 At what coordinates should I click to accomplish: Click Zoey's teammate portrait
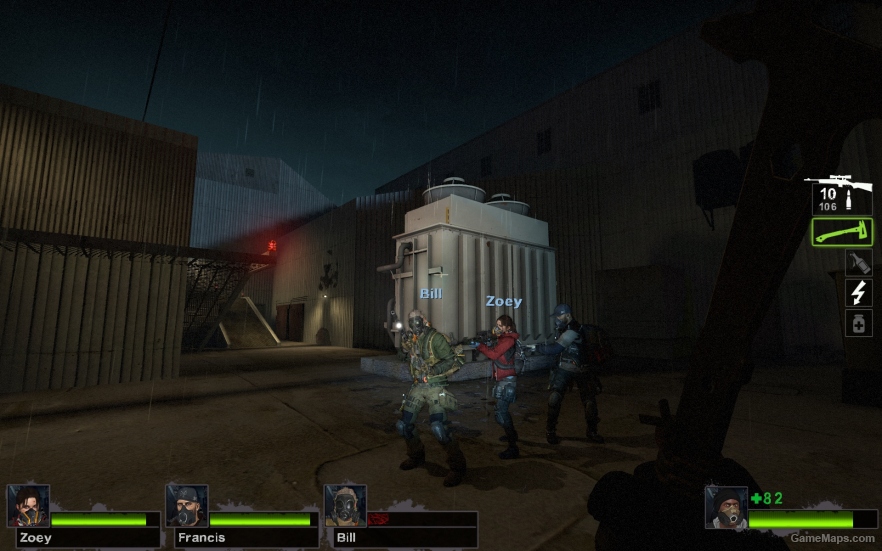pyautogui.click(x=28, y=506)
